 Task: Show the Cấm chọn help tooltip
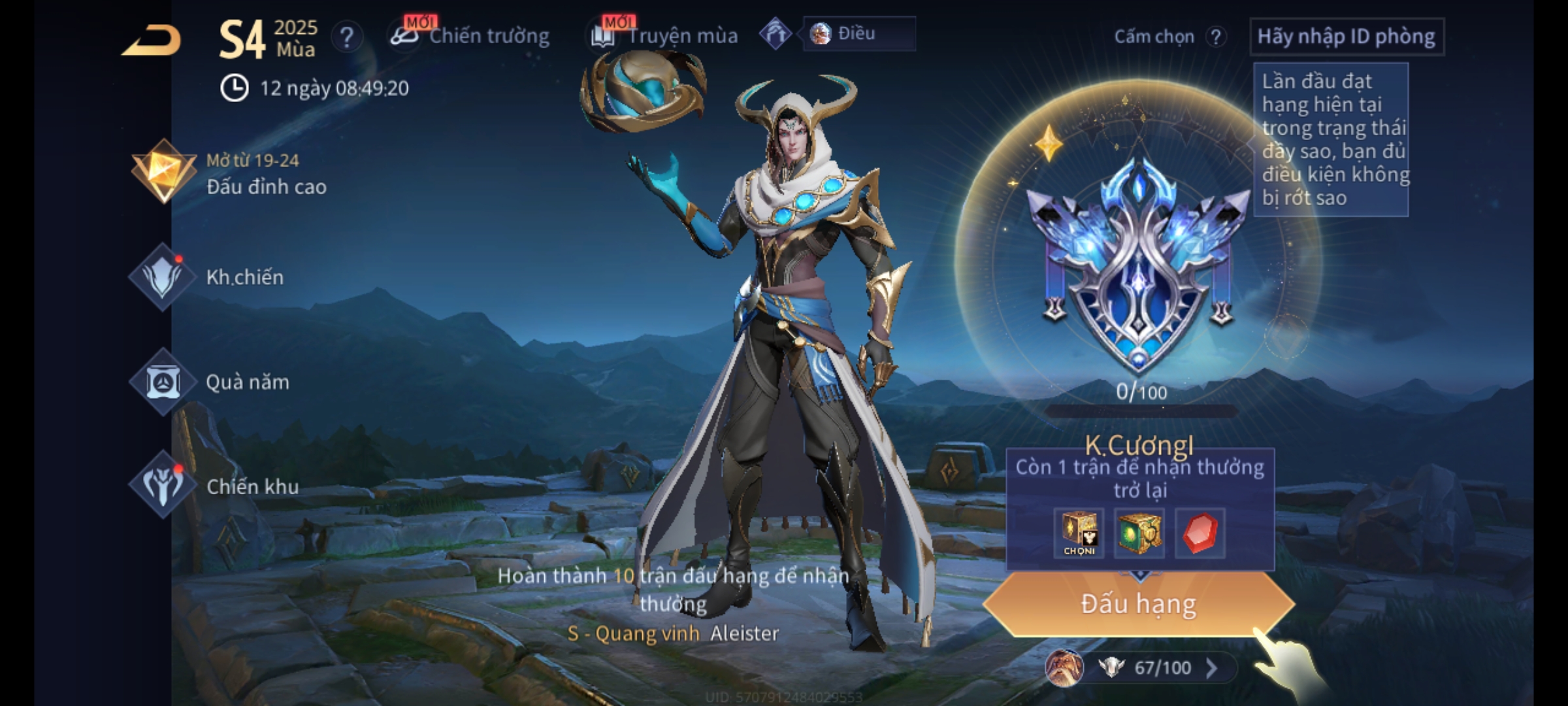point(1215,37)
